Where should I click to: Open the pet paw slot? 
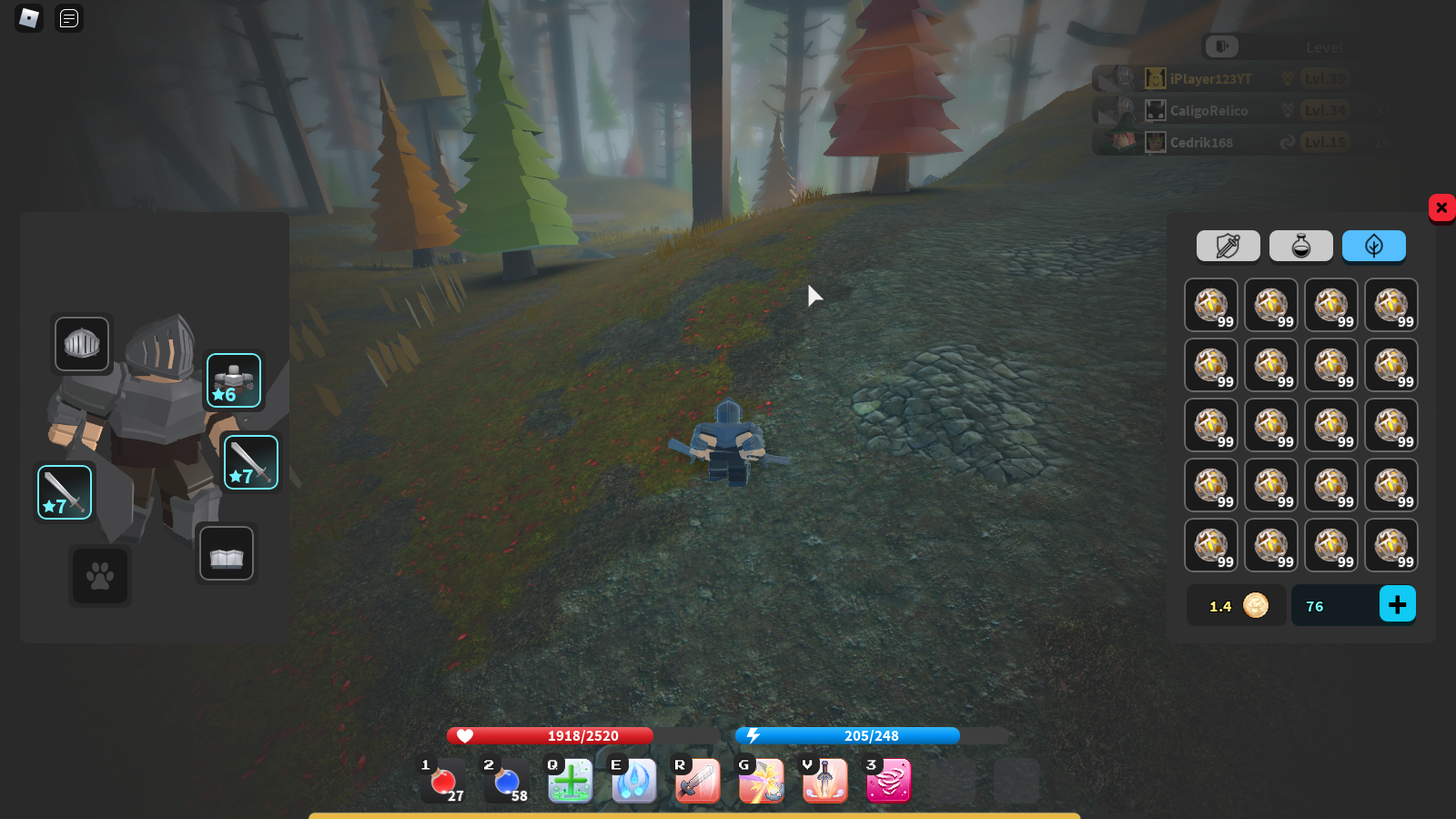click(x=100, y=576)
